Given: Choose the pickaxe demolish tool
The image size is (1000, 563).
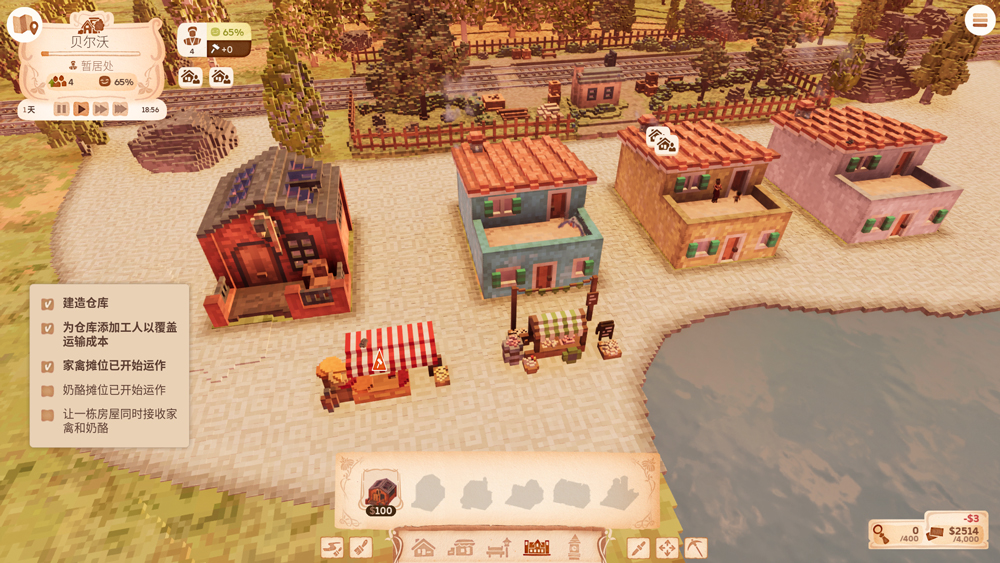Looking at the screenshot, I should point(695,547).
